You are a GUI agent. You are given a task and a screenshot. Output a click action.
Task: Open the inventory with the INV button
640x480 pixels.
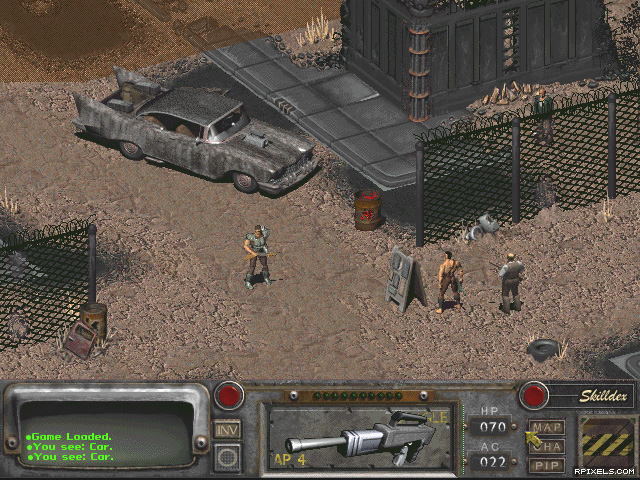click(227, 430)
